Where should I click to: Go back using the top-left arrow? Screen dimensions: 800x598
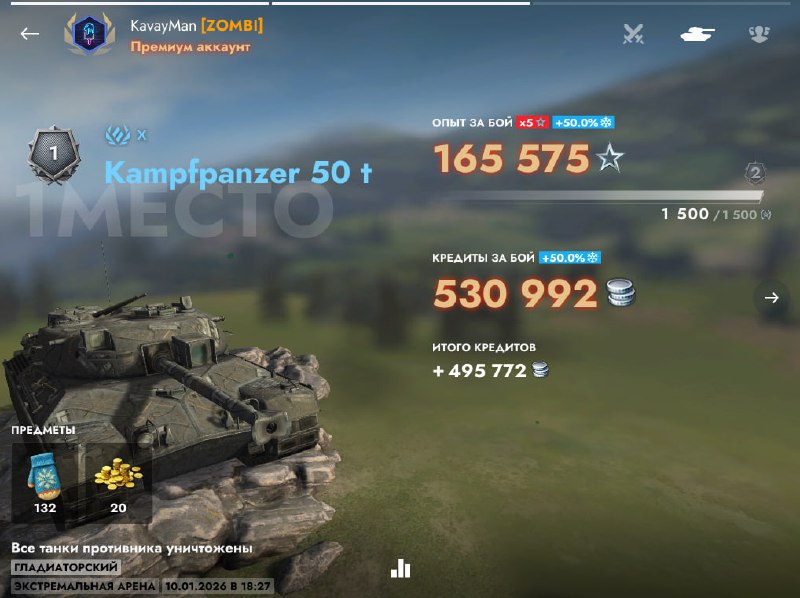click(30, 33)
